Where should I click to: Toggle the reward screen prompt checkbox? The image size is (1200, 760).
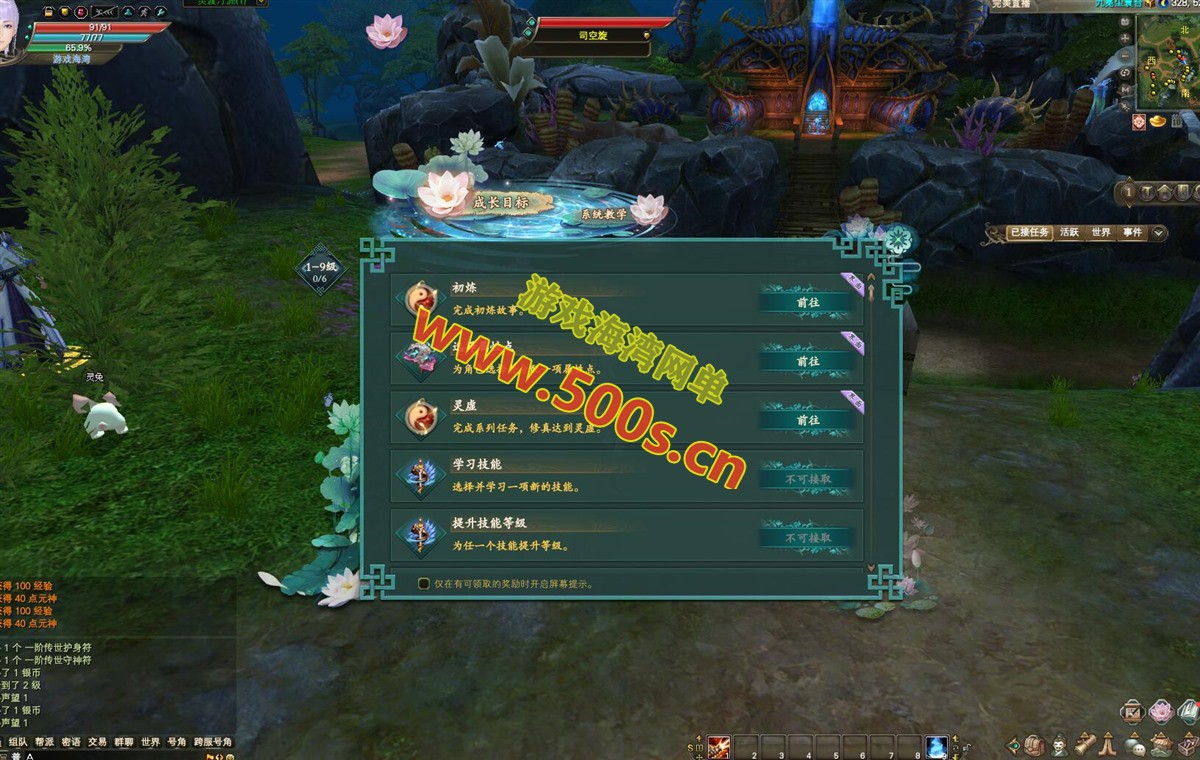coord(424,583)
